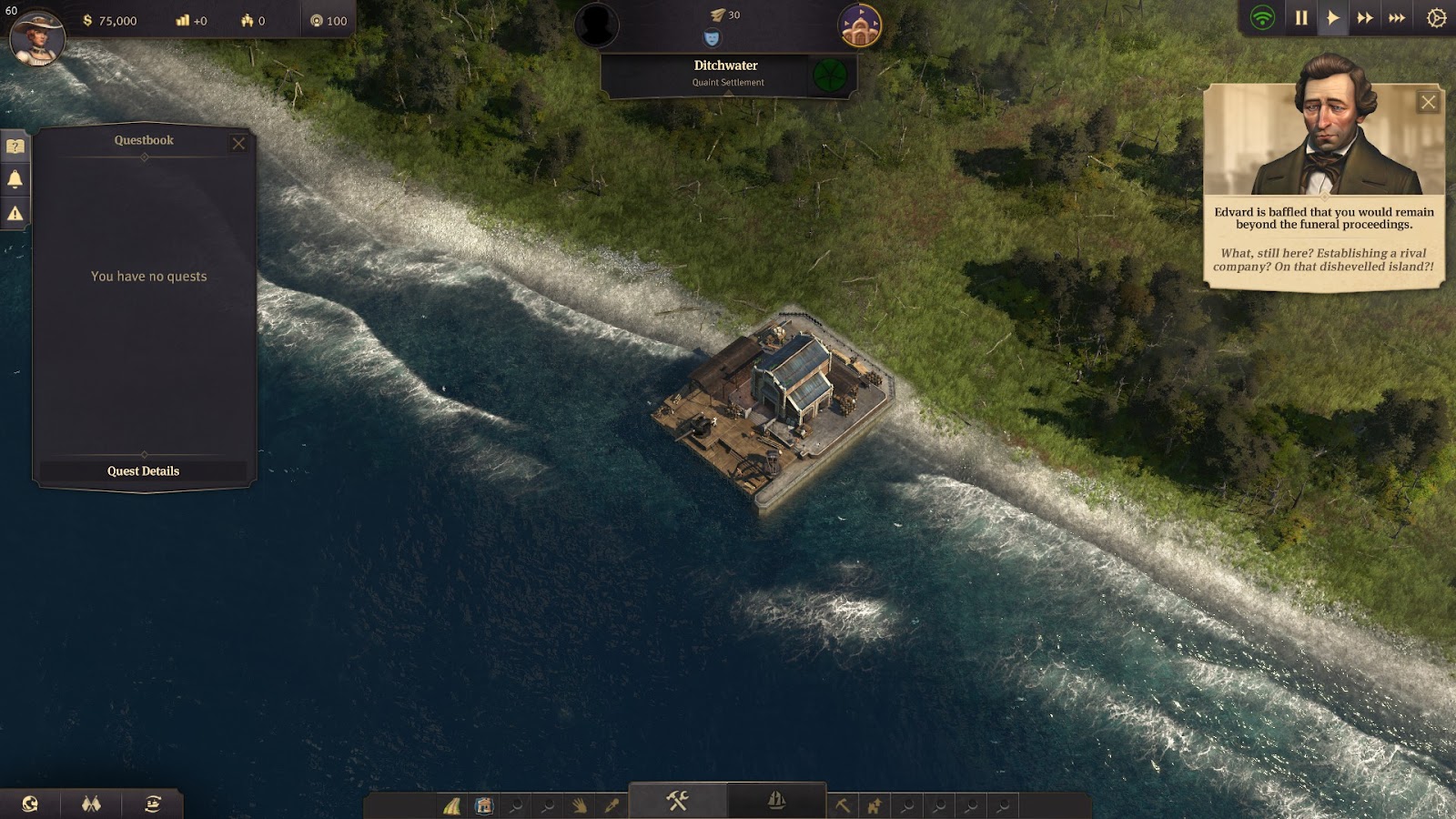Activate triple fast-forward speed
Viewport: 1456px width, 819px height.
pos(1397,18)
